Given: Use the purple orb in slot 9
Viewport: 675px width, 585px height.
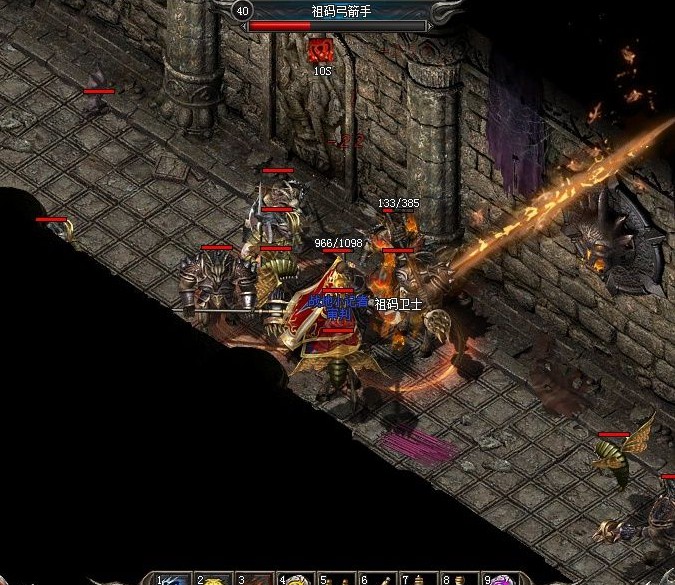Looking at the screenshot, I should click(502, 579).
